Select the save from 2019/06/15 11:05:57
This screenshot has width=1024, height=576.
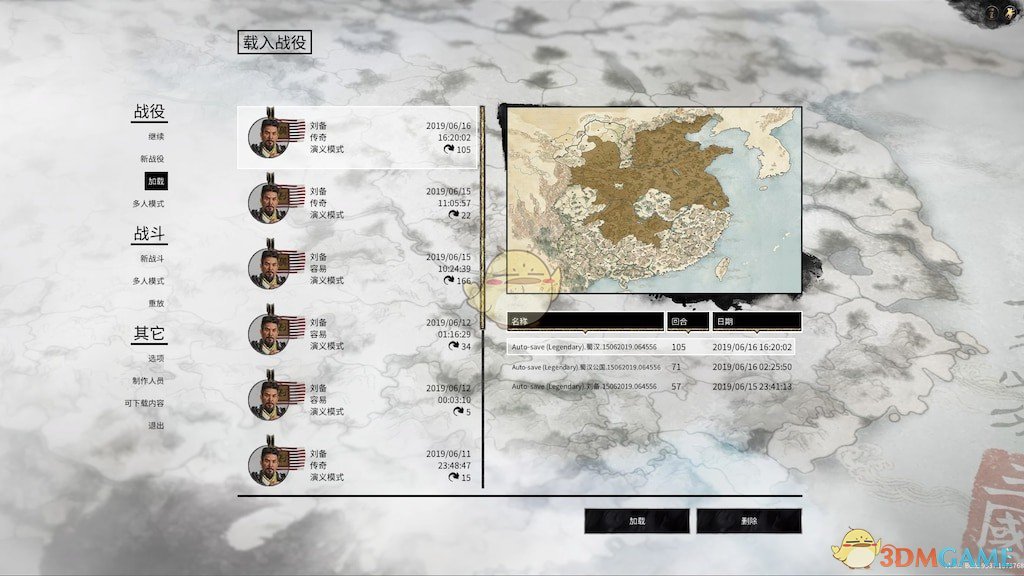tap(358, 203)
